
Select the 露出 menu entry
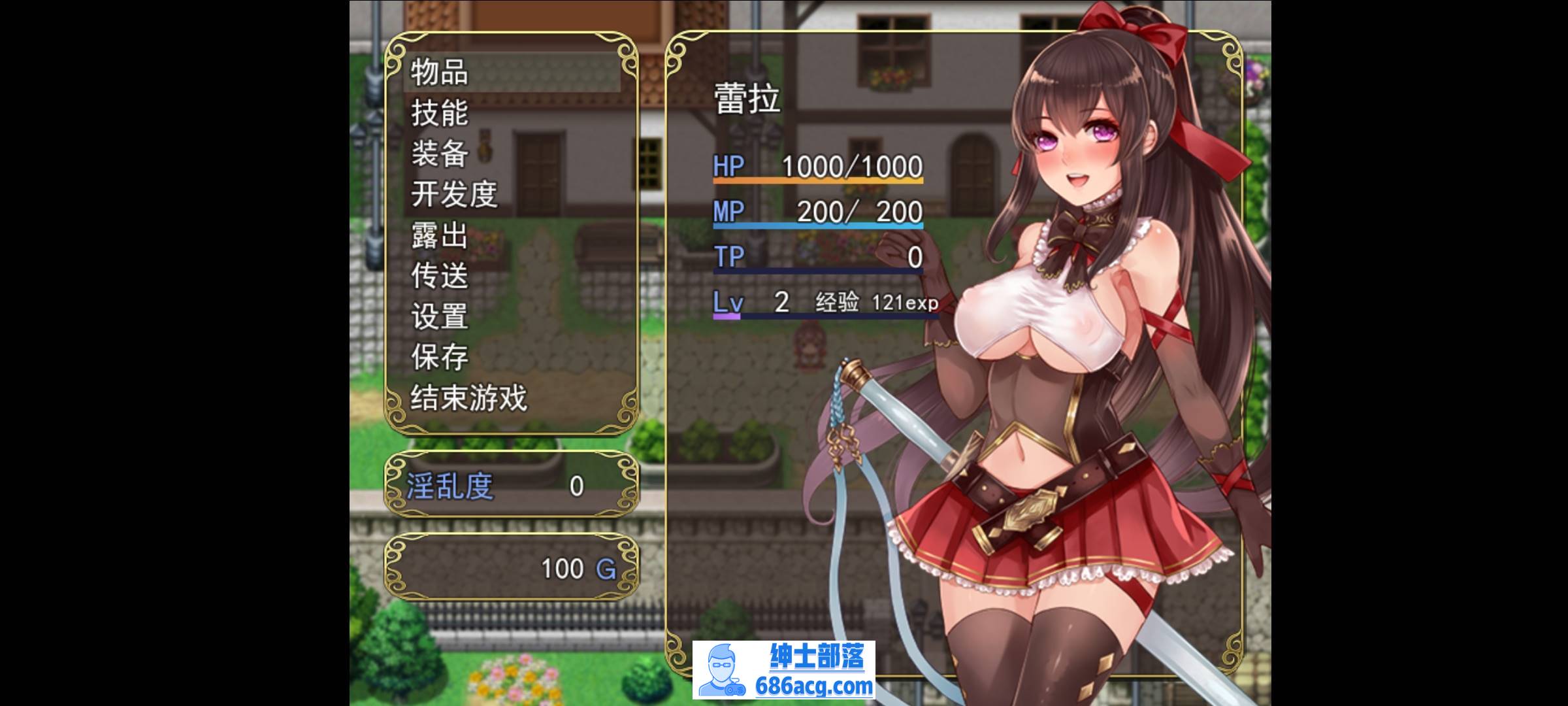tap(440, 235)
